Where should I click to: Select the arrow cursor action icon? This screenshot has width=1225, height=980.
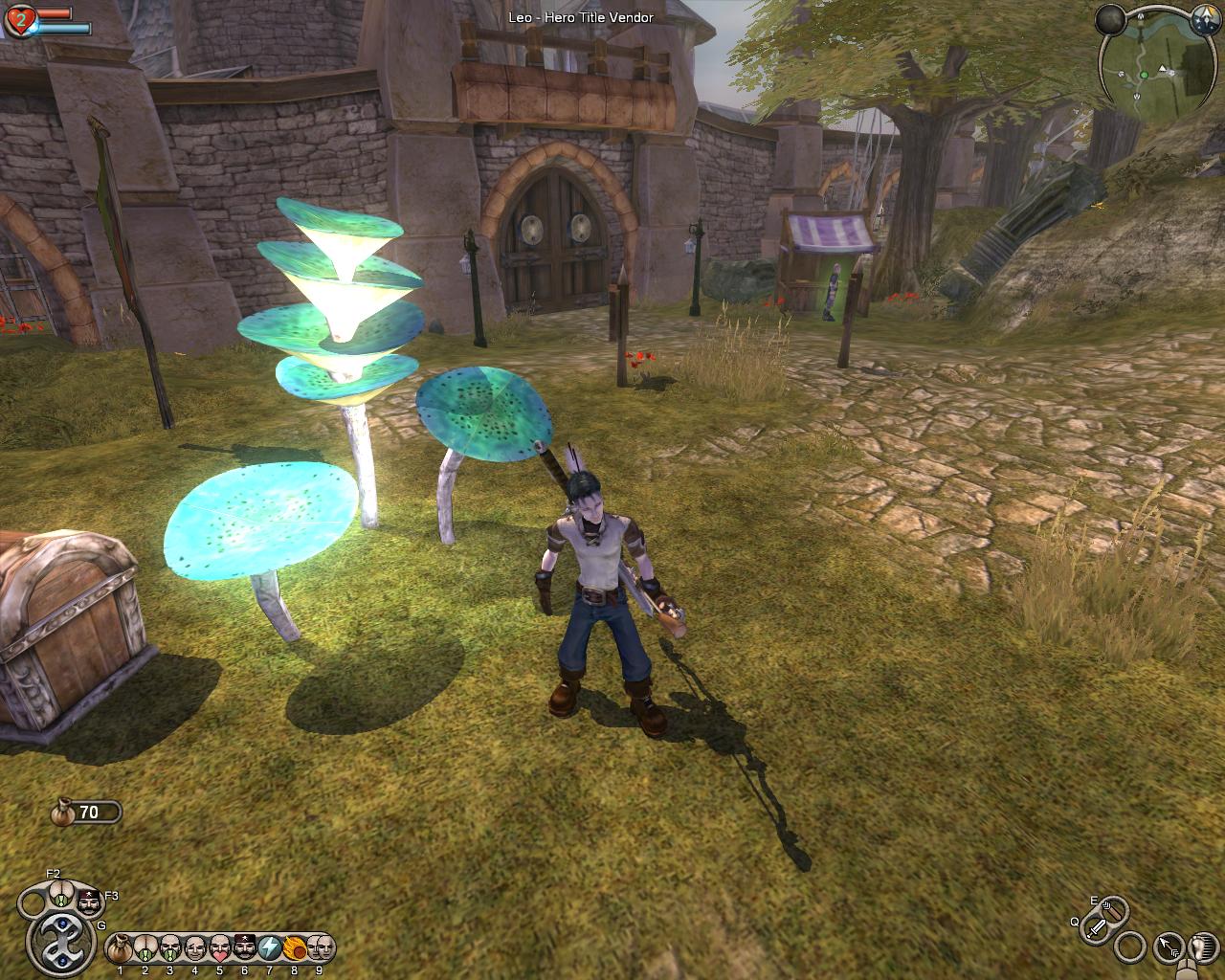[x=1169, y=947]
